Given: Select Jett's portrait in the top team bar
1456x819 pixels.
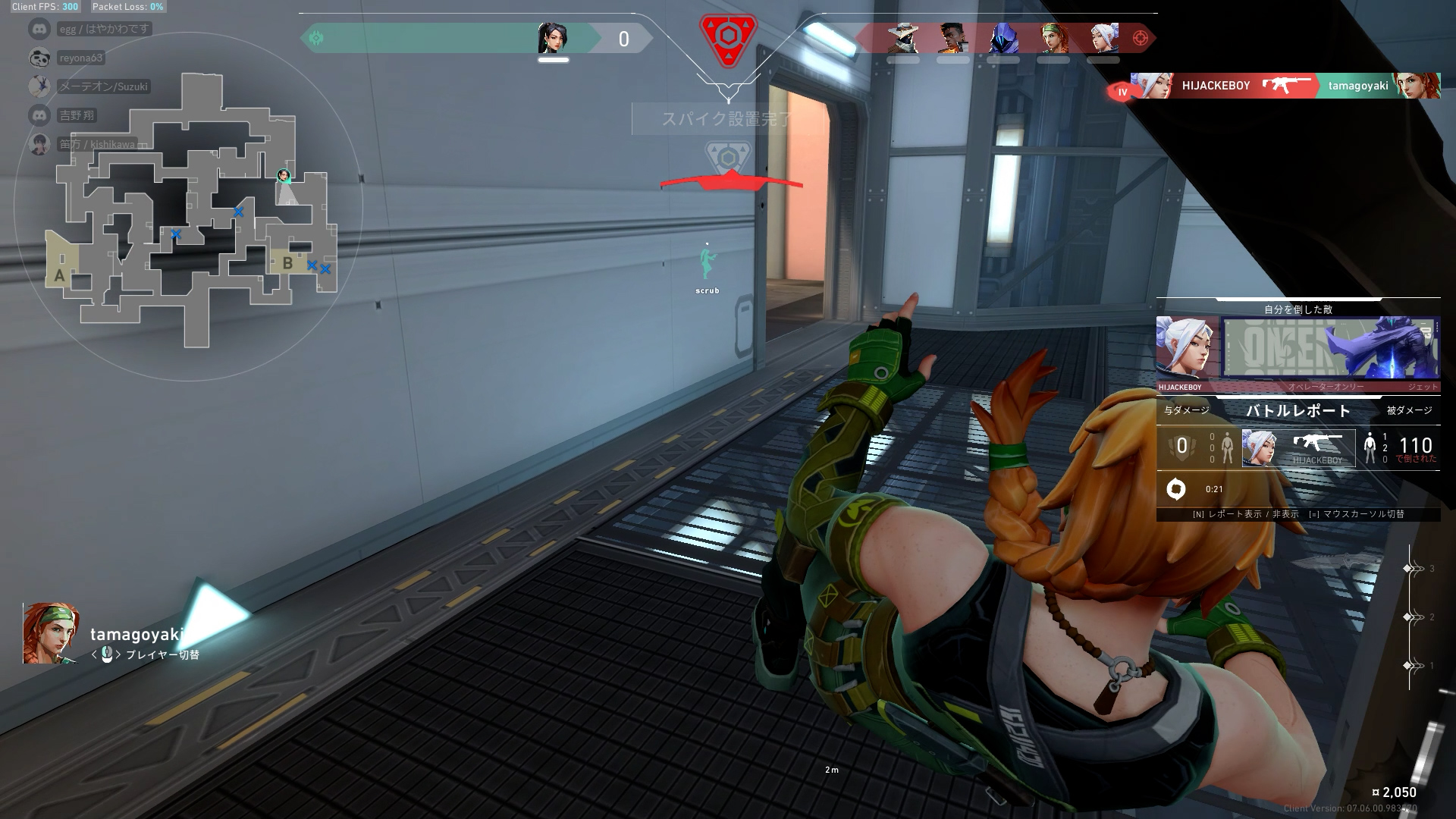Looking at the screenshot, I should 1103,38.
